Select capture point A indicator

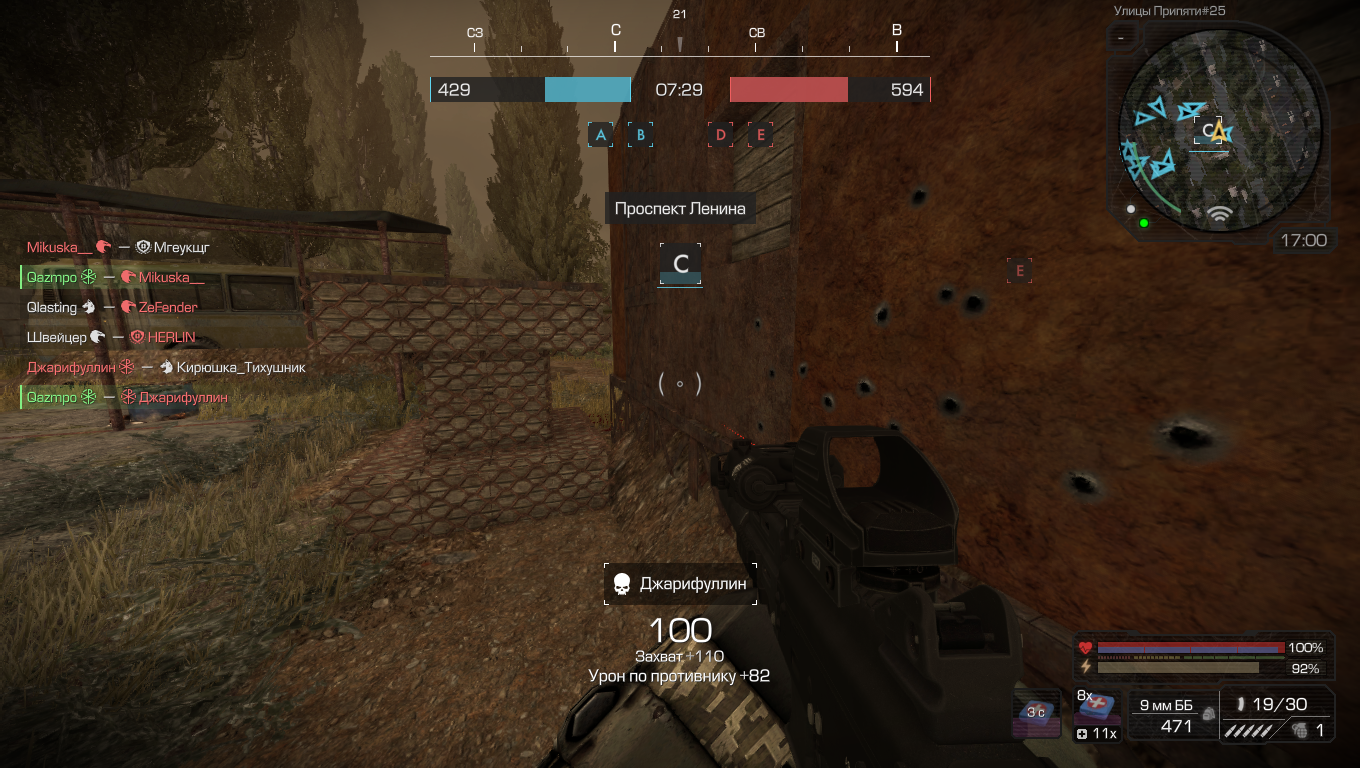(x=600, y=135)
